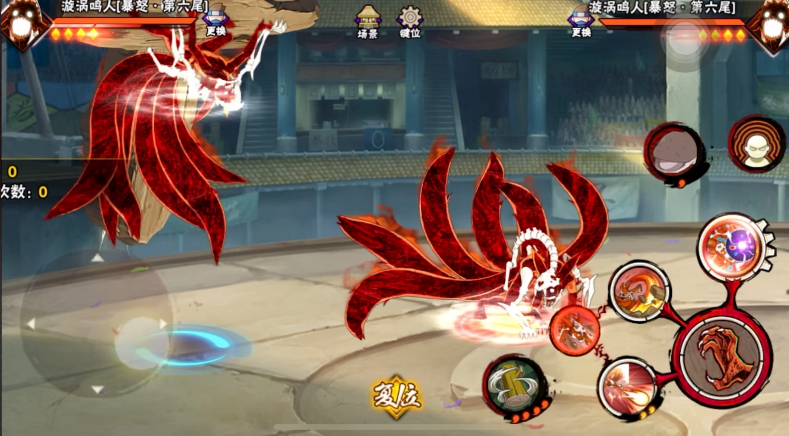Use the green scroll substitution button
Screen dimensions: 789x436
point(515,387)
